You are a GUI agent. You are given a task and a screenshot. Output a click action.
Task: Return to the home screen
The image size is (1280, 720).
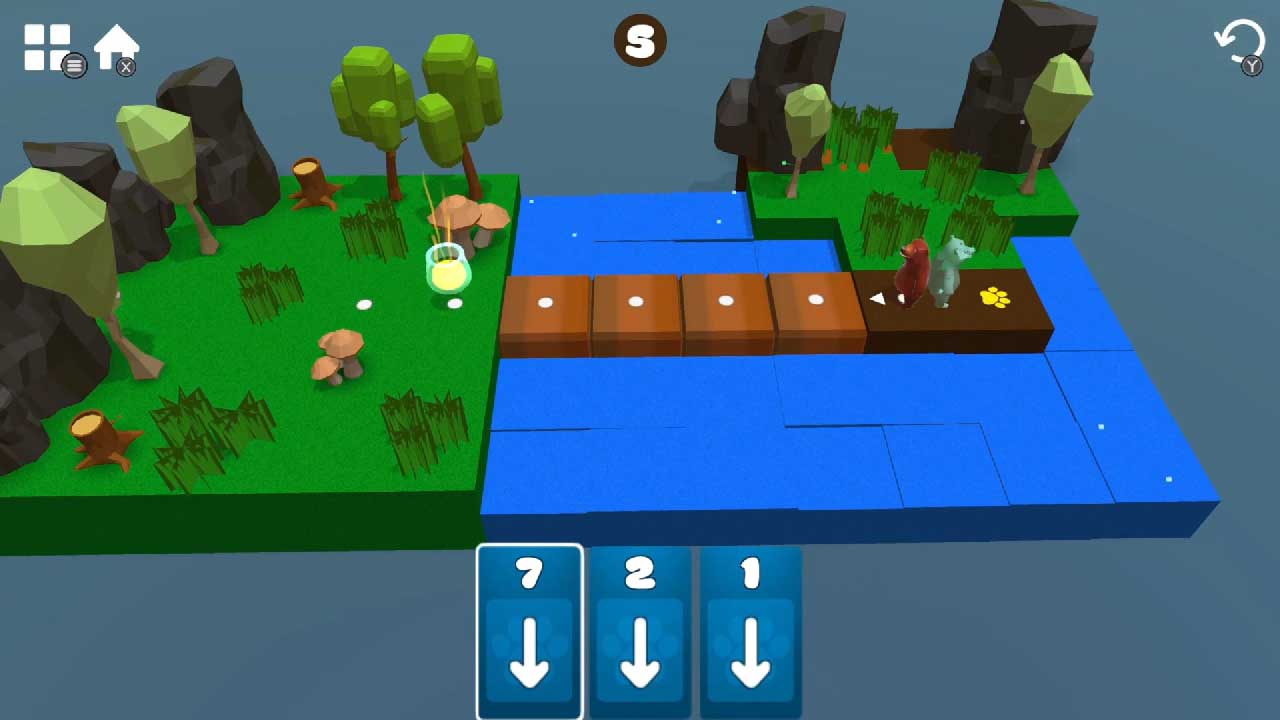point(115,45)
